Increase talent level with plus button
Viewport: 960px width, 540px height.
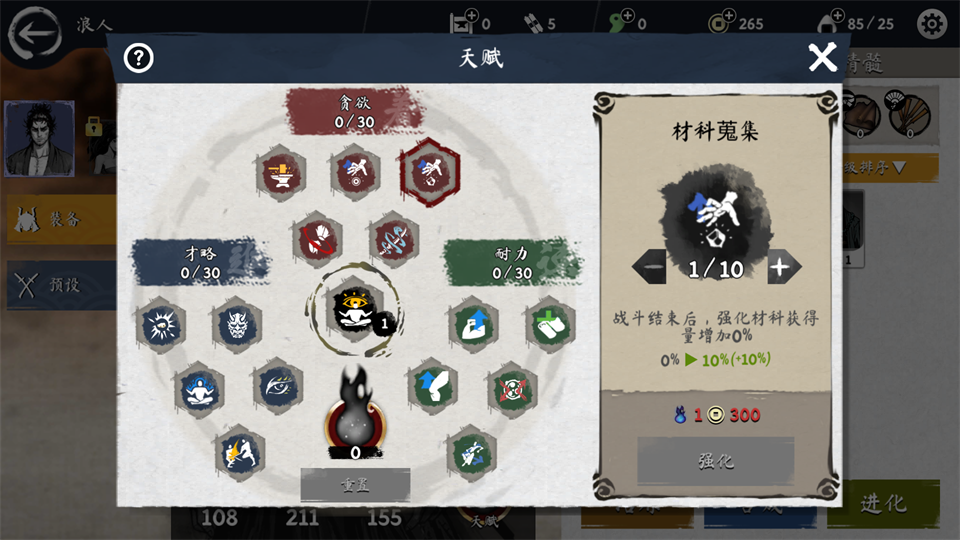[x=784, y=267]
